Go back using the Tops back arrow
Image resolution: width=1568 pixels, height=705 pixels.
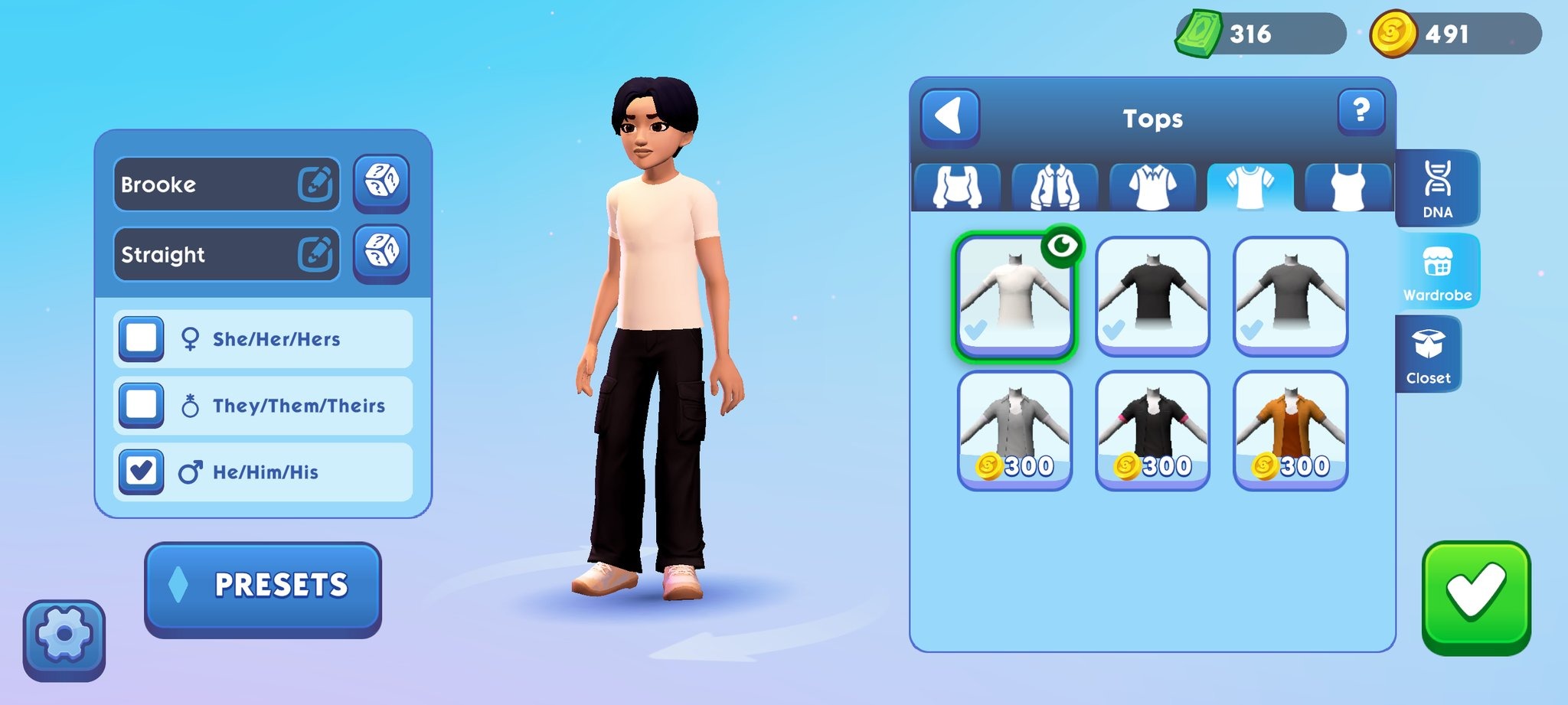949,117
